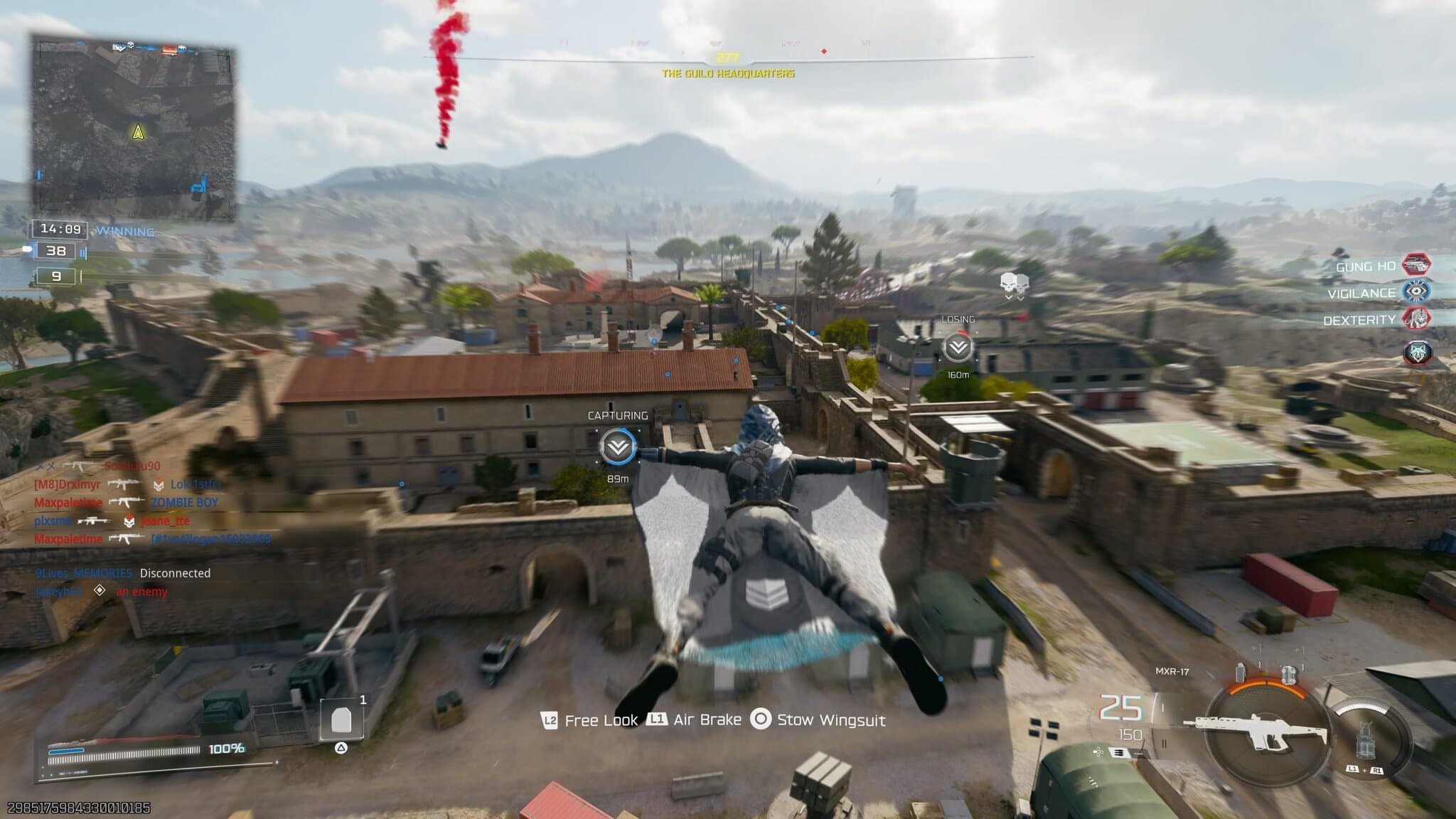Click the twin skull enemy marker
The width and height of the screenshot is (1456, 819).
pyautogui.click(x=1014, y=284)
